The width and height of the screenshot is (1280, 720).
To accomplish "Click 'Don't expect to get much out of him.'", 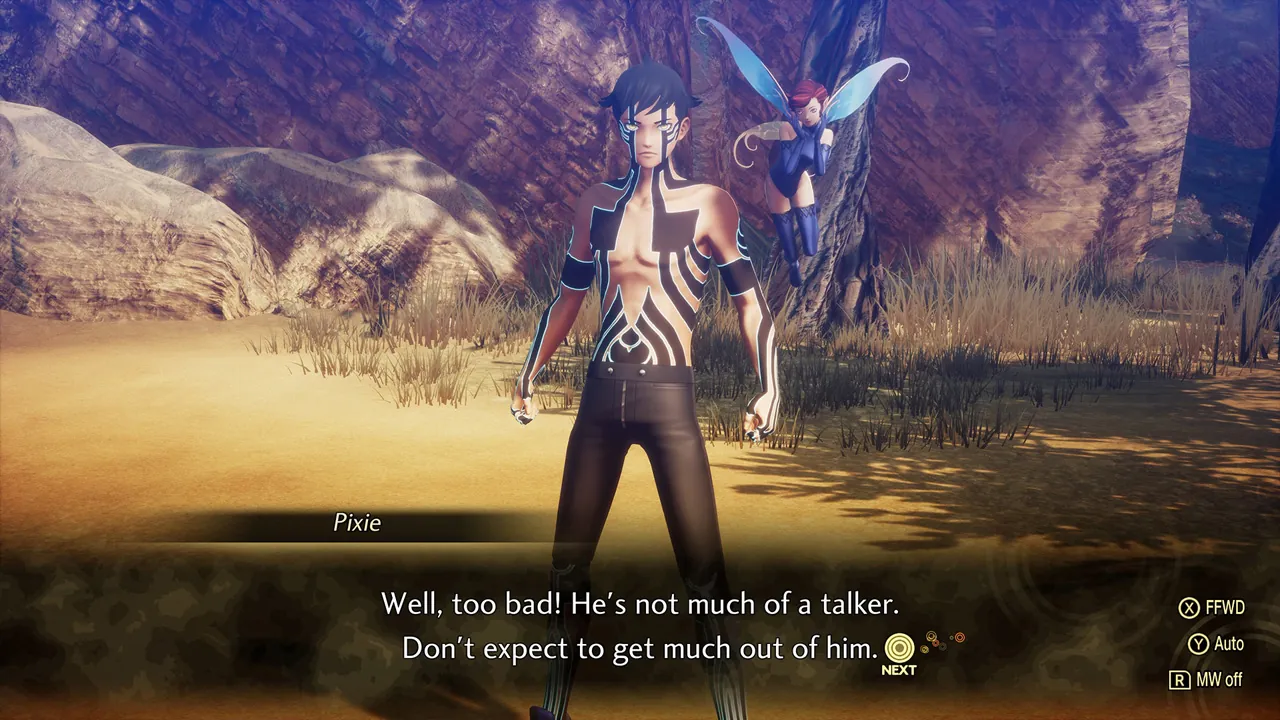I will (x=637, y=648).
